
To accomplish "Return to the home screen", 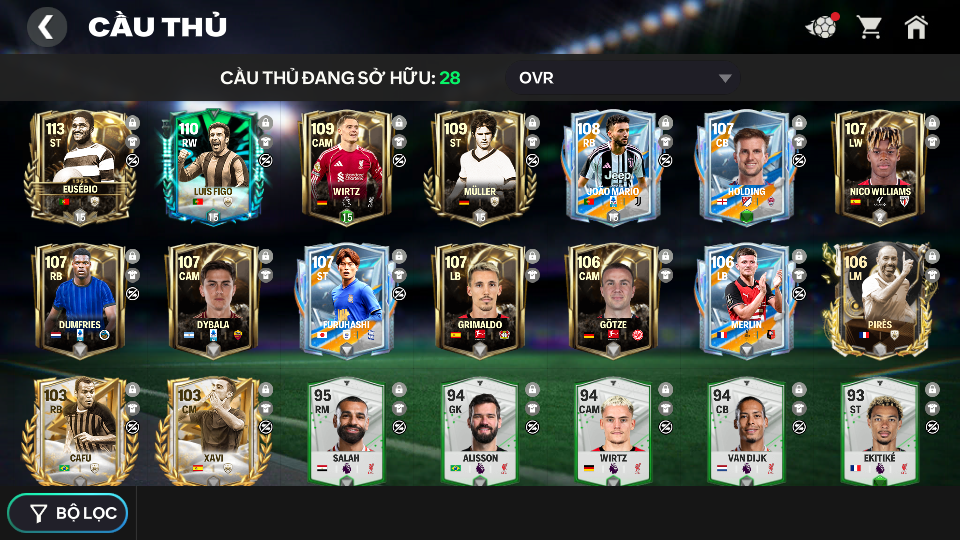I will (x=915, y=27).
